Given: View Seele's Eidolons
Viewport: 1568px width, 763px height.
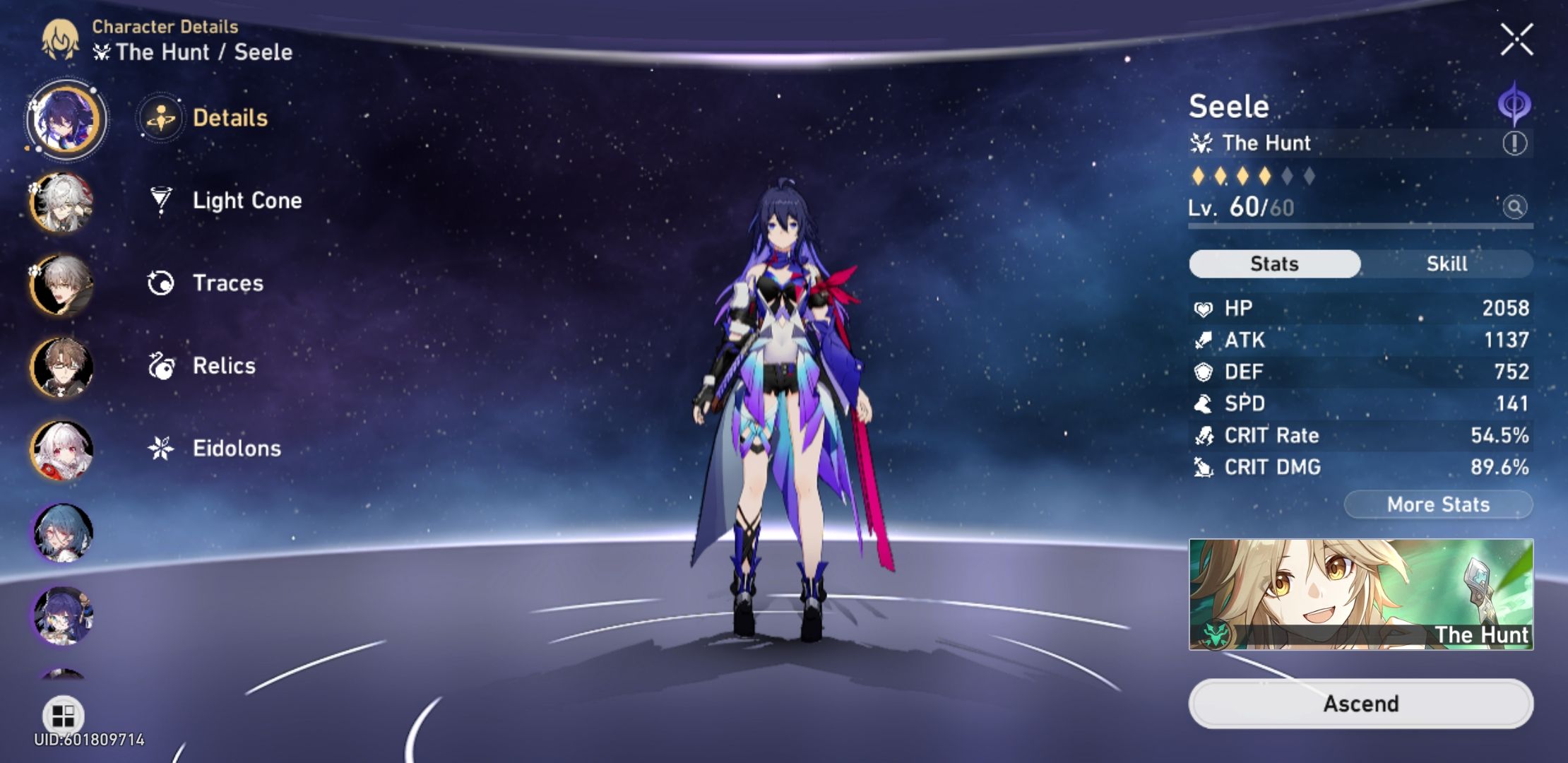Looking at the screenshot, I should [237, 448].
